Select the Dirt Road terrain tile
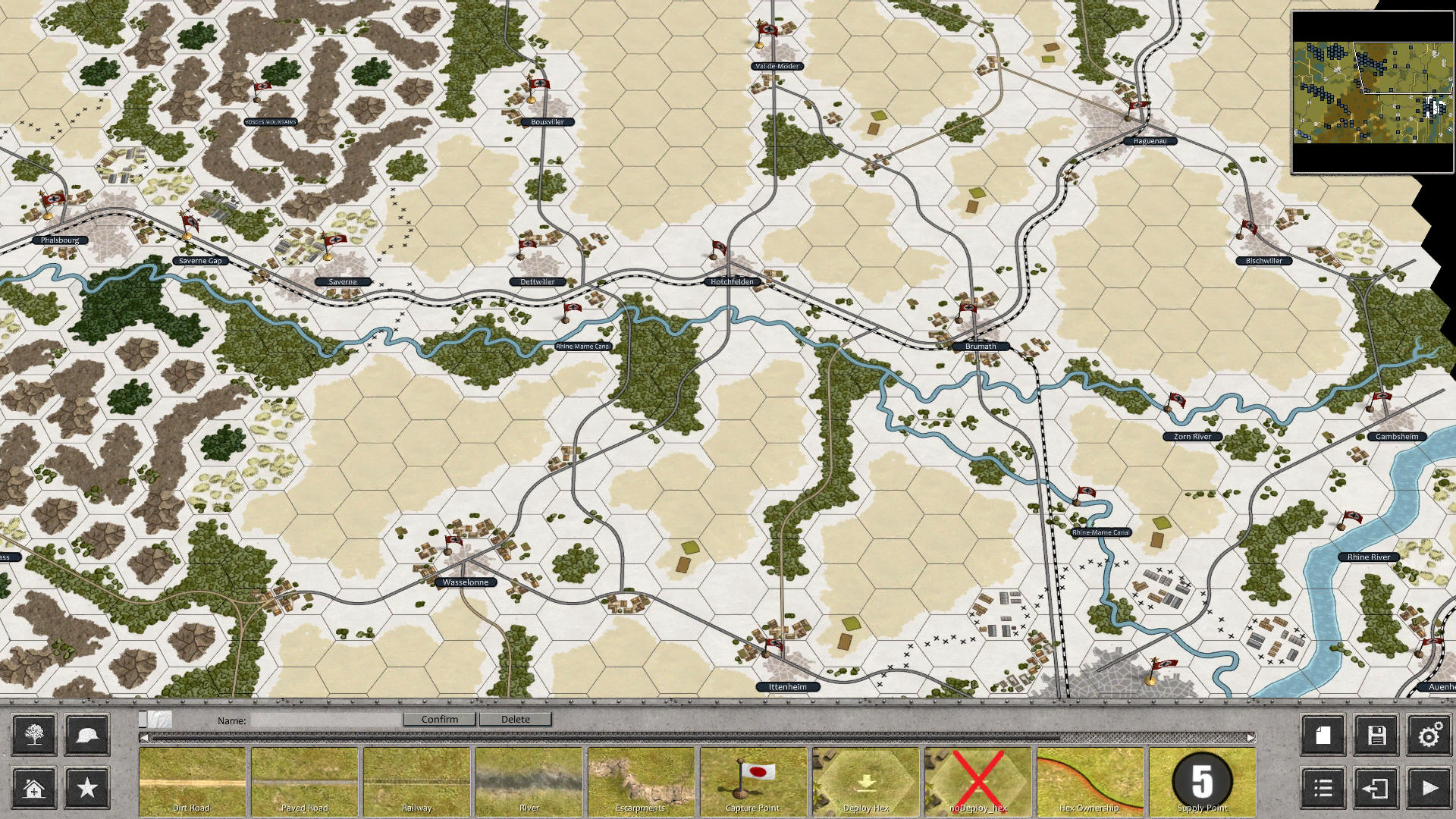1456x819 pixels. (x=193, y=781)
